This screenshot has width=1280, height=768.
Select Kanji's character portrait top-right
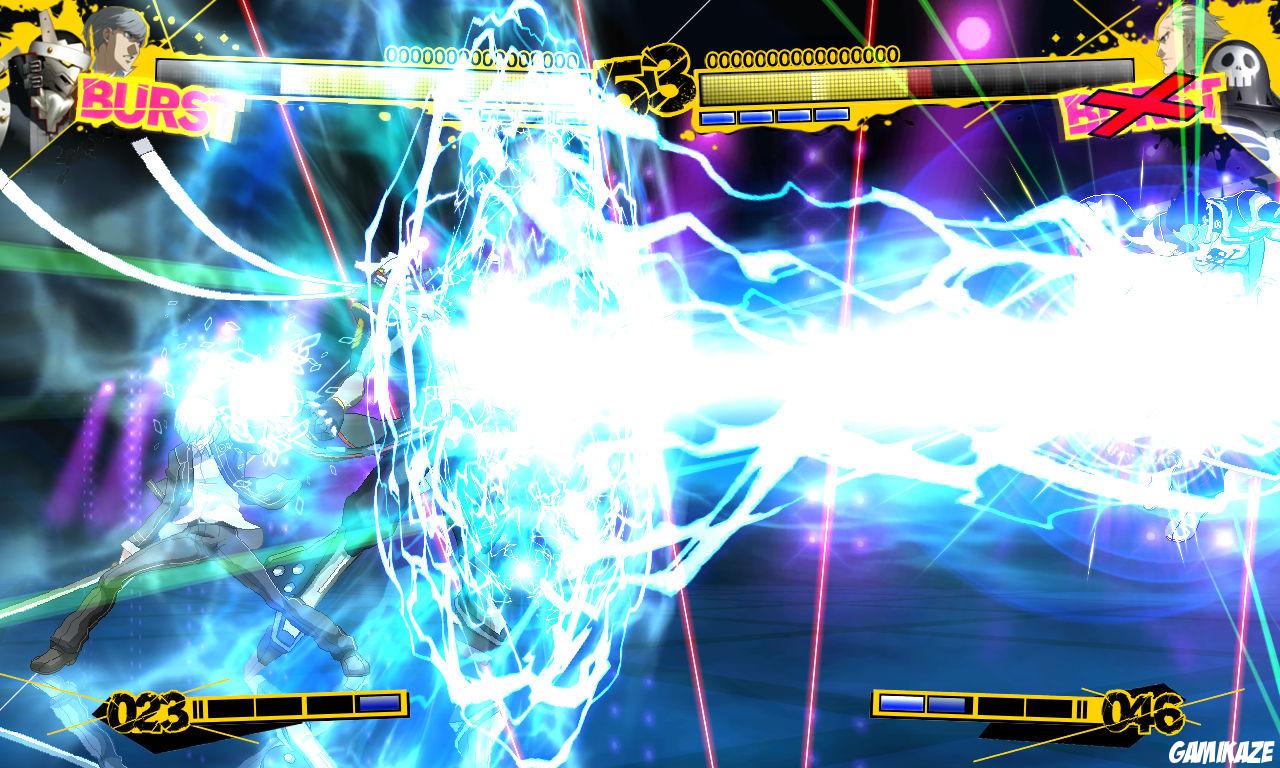1168,35
